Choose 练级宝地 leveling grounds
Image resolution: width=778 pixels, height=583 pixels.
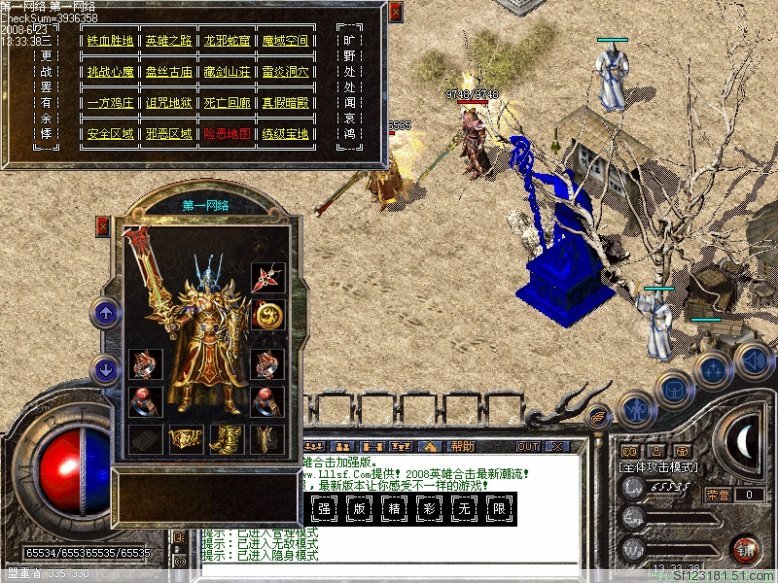click(x=285, y=134)
